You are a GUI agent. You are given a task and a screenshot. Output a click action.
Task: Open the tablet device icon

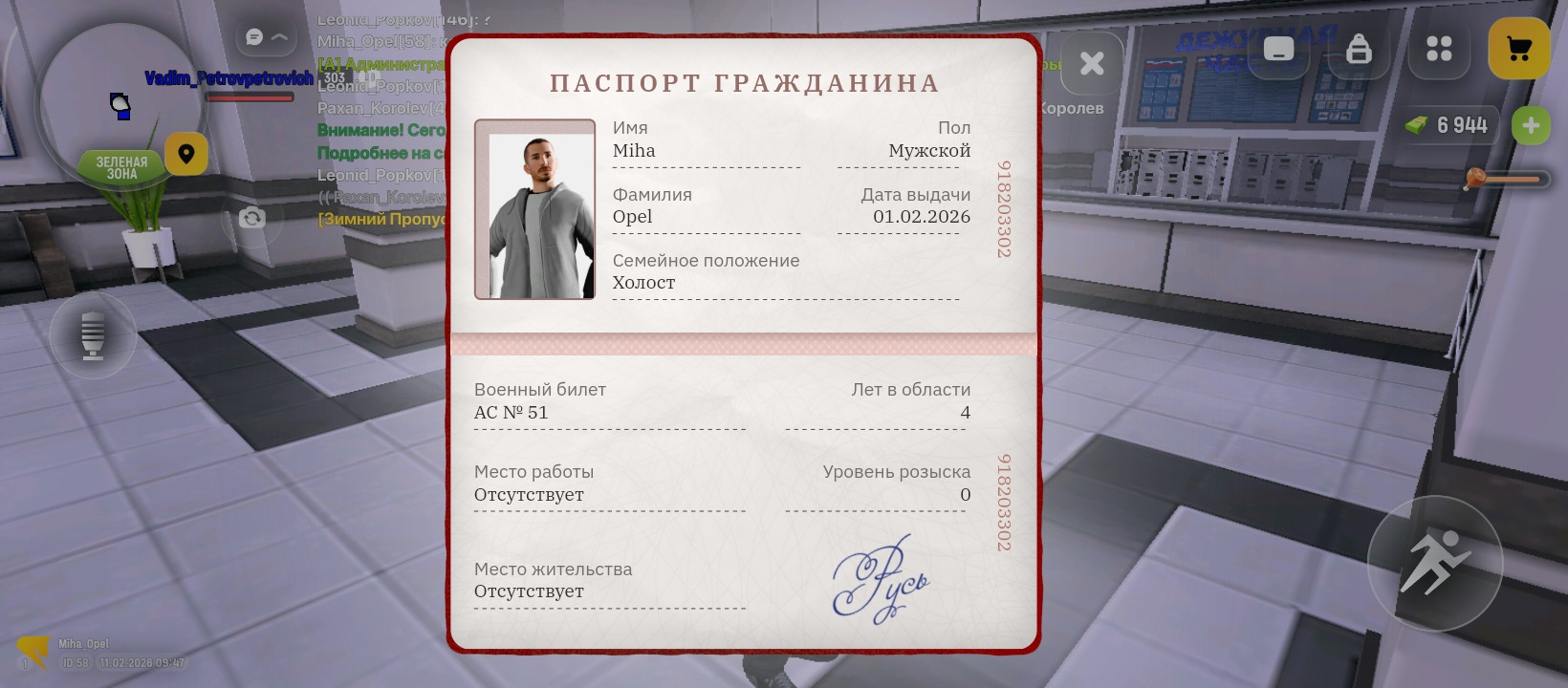[x=1278, y=50]
